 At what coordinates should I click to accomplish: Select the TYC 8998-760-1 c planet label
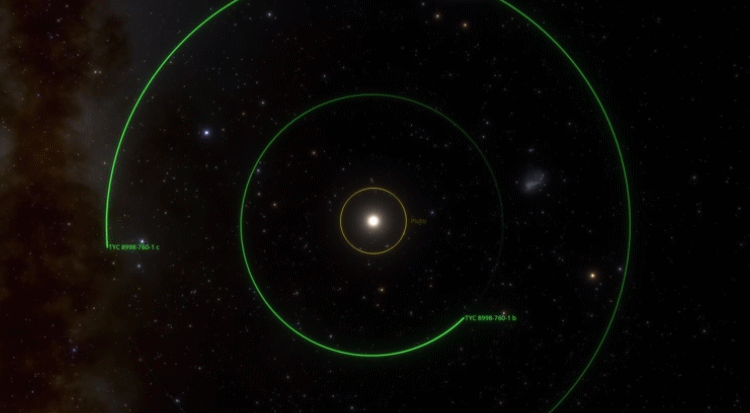(134, 246)
